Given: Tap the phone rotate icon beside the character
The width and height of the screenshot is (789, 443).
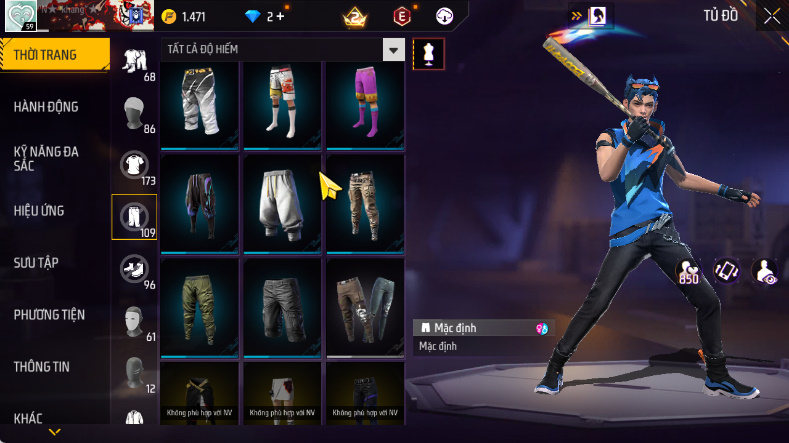Looking at the screenshot, I should (x=727, y=271).
